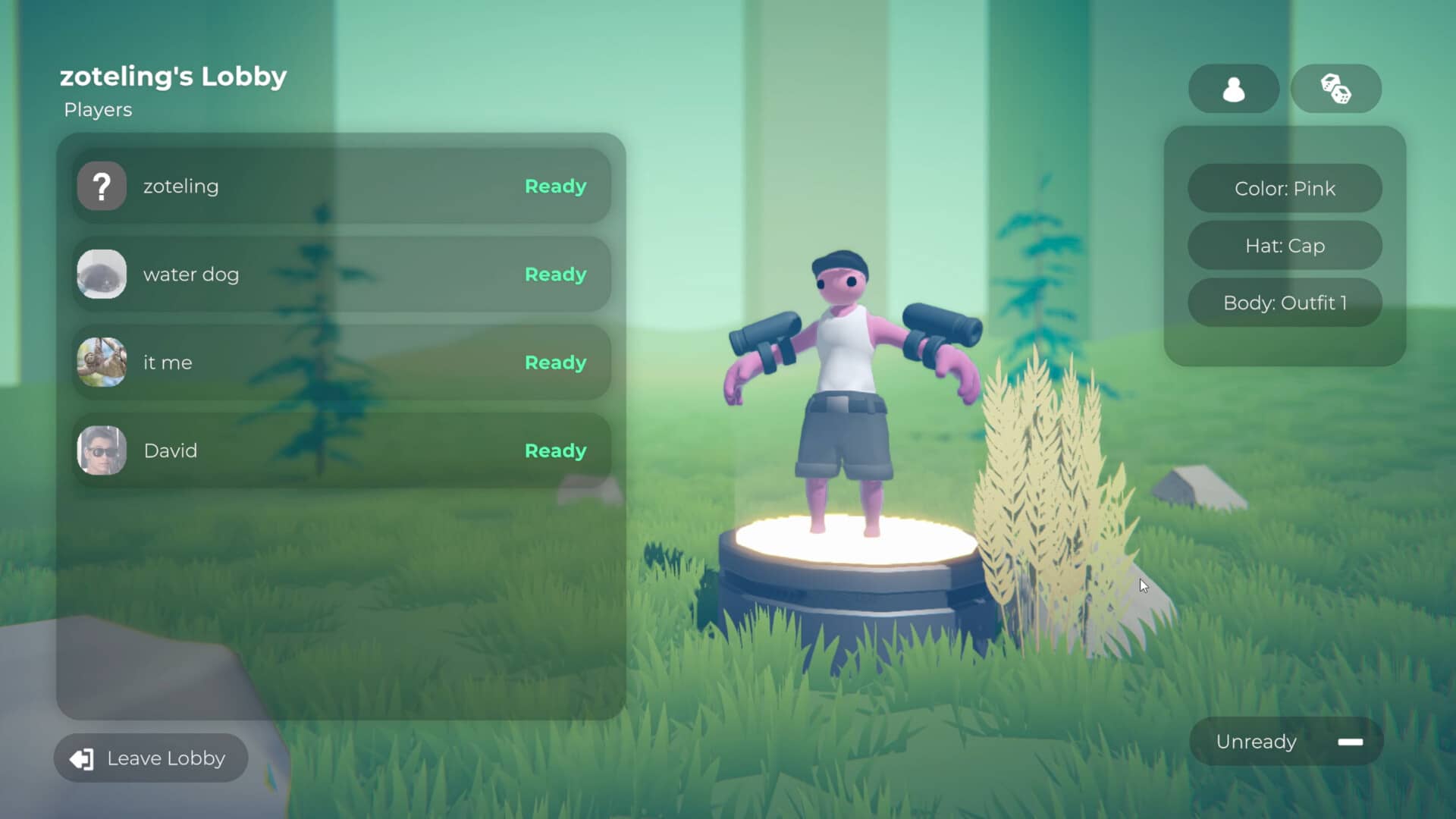The width and height of the screenshot is (1456, 819).
Task: Click the sloth avatar of it me
Action: pyautogui.click(x=102, y=362)
